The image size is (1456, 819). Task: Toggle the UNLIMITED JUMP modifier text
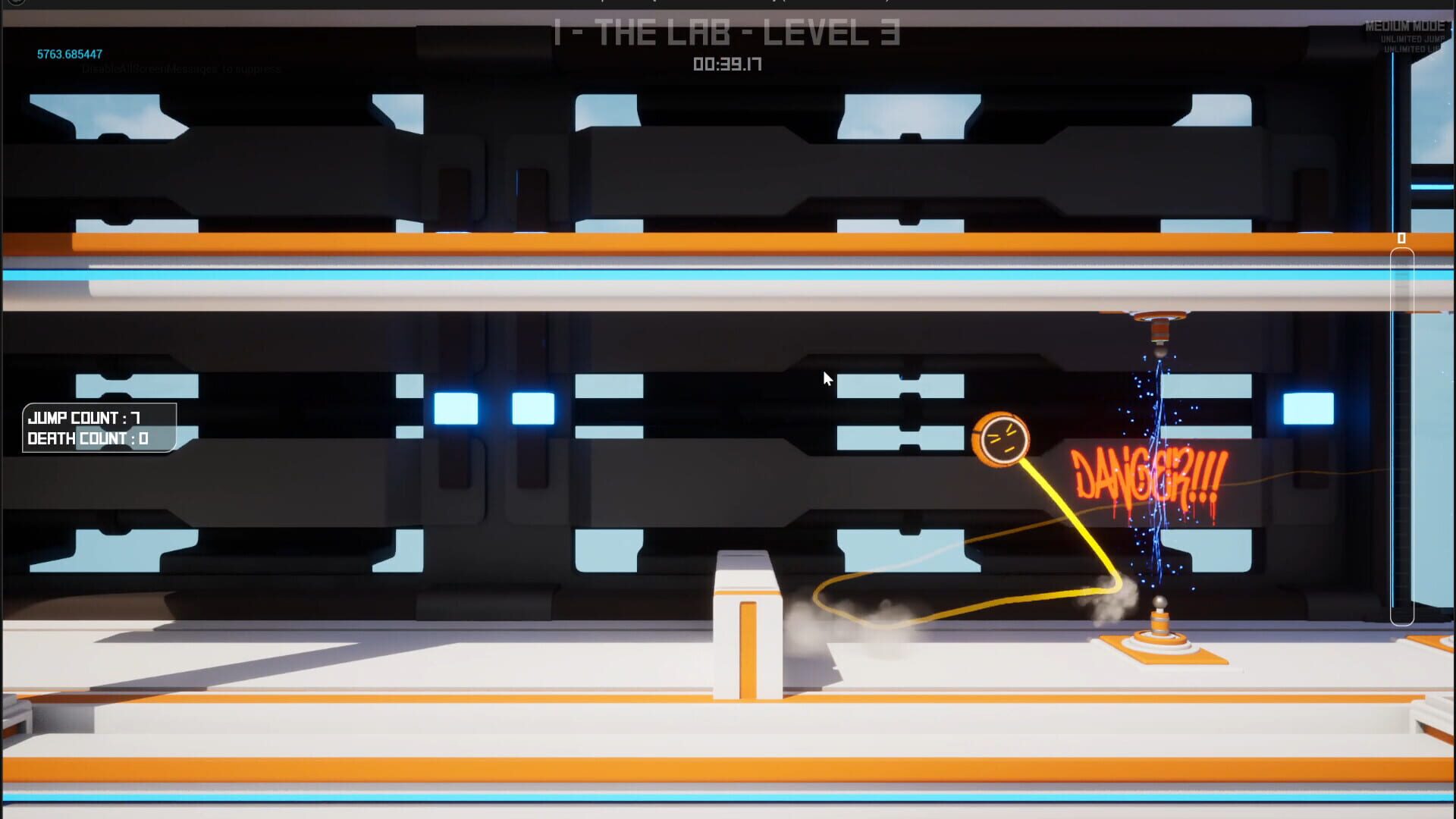(1409, 38)
